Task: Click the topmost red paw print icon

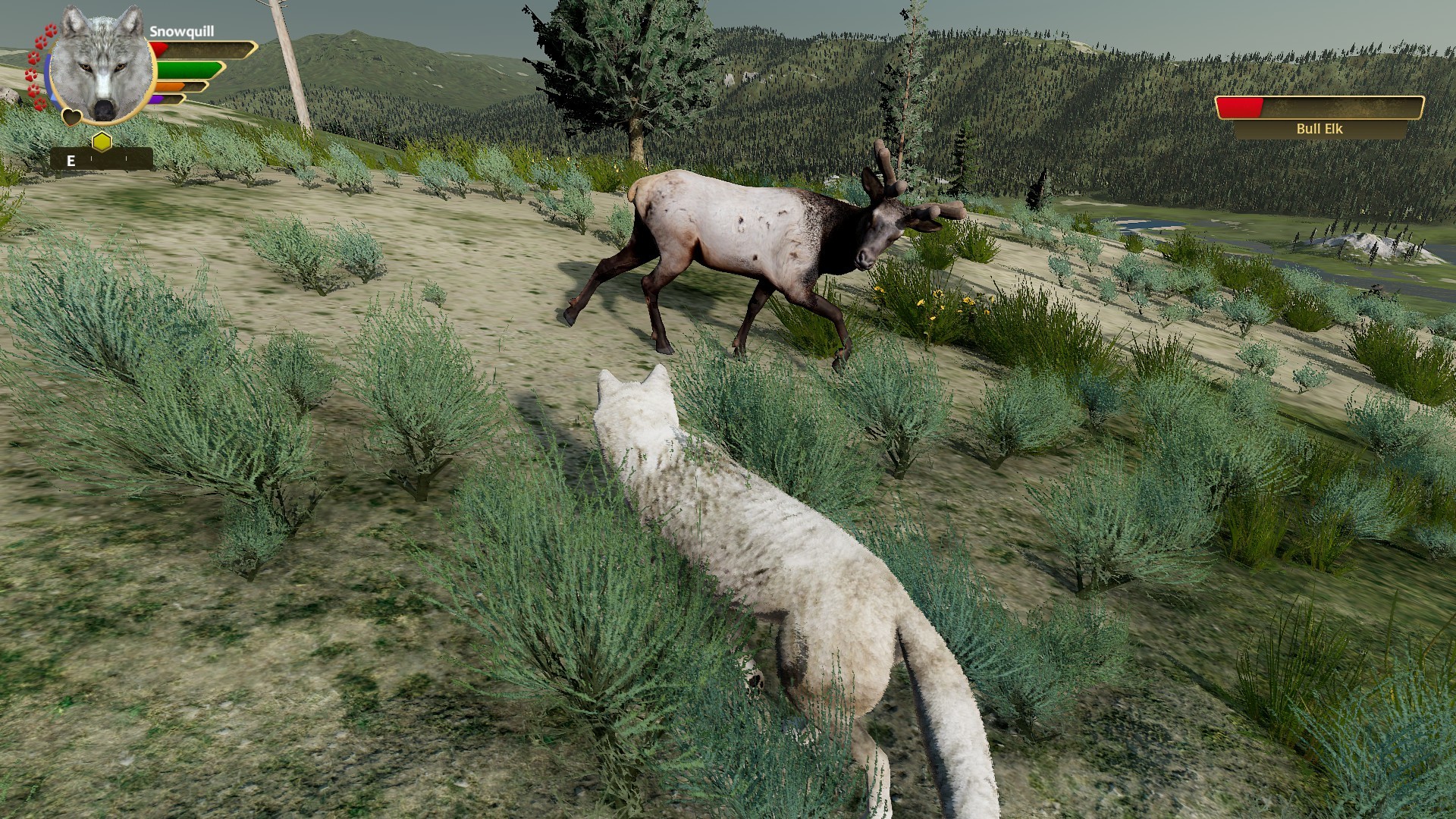Action: [x=51, y=30]
